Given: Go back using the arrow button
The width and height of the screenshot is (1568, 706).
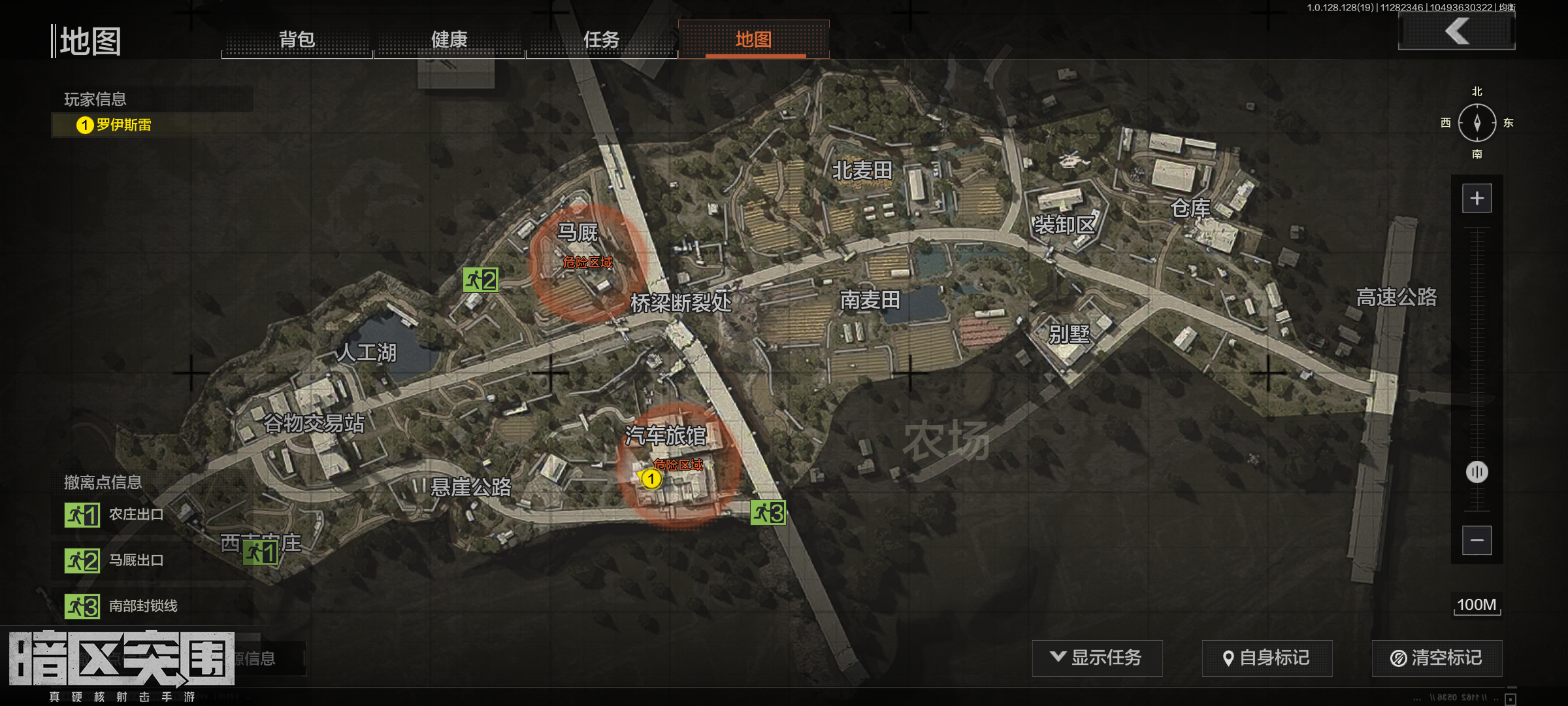Looking at the screenshot, I should pos(1457,31).
